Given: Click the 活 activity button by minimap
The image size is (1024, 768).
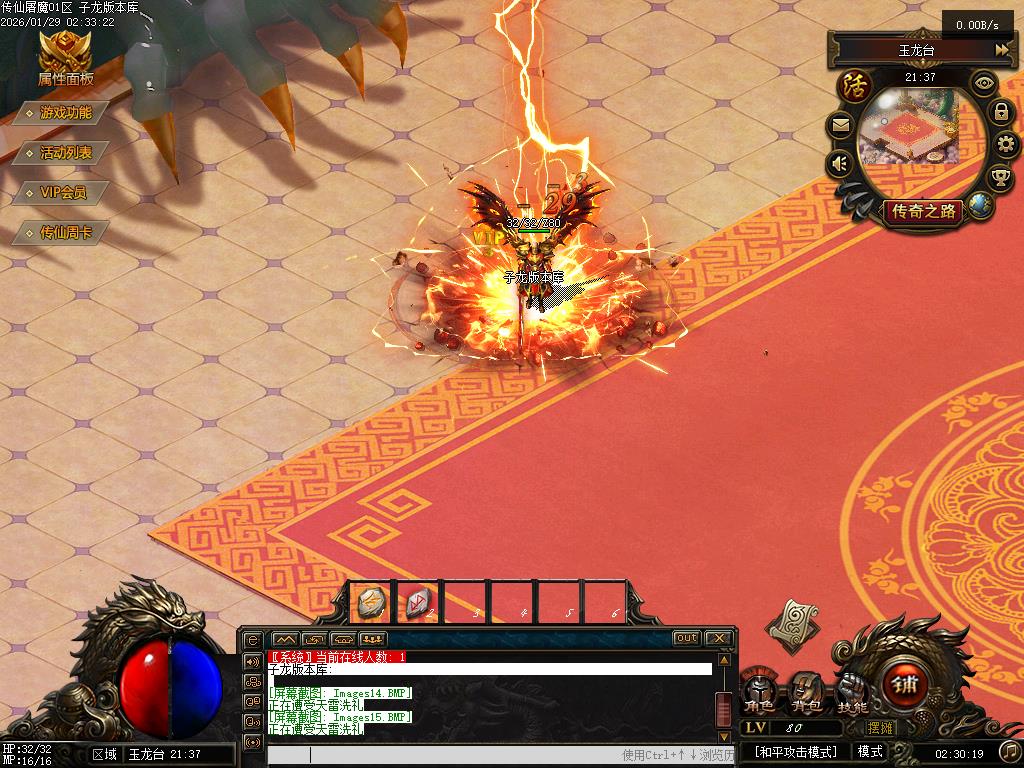Looking at the screenshot, I should coord(855,84).
